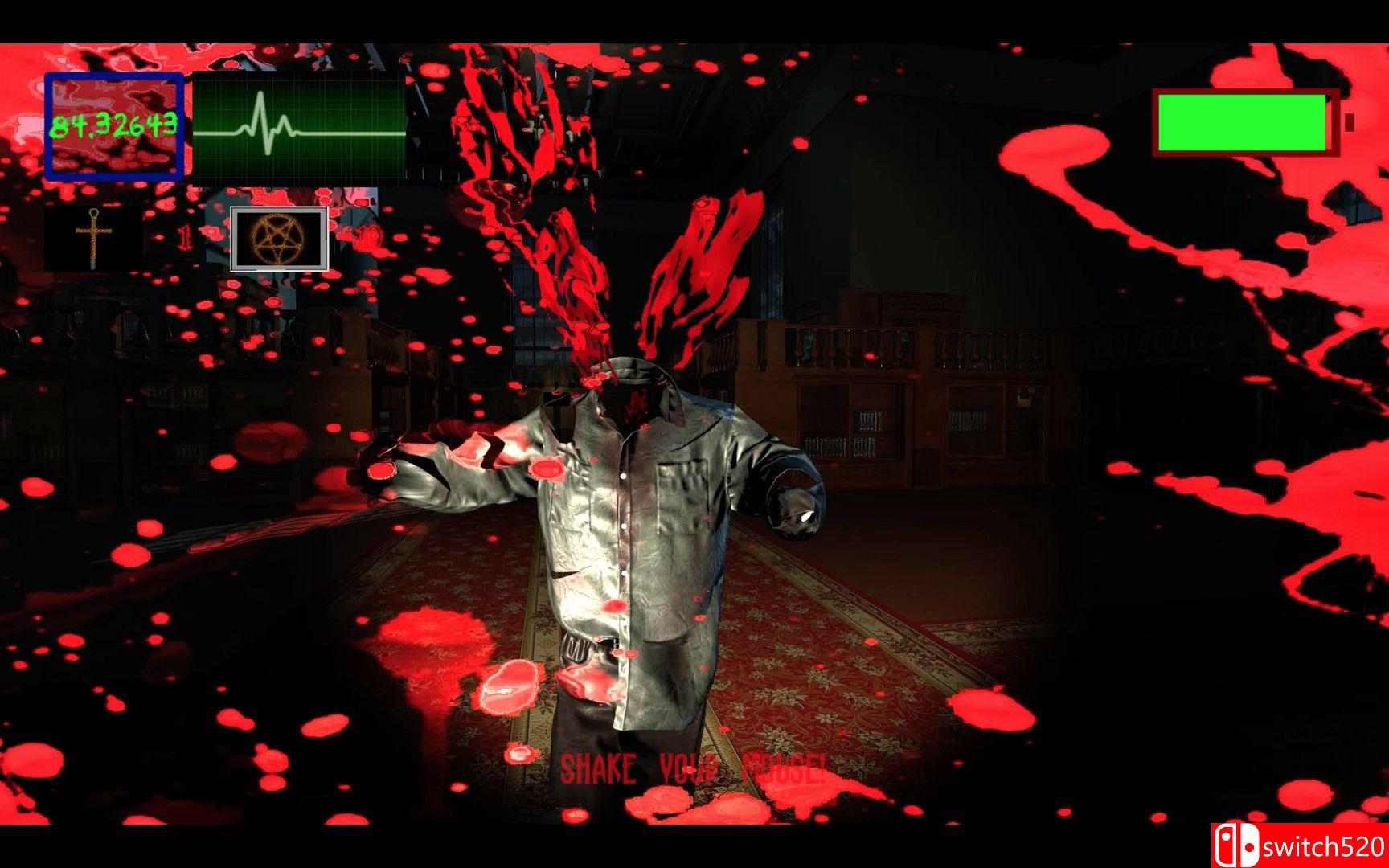The height and width of the screenshot is (868, 1389).
Task: Select the score counter showing 84.32643
Action: [x=113, y=125]
